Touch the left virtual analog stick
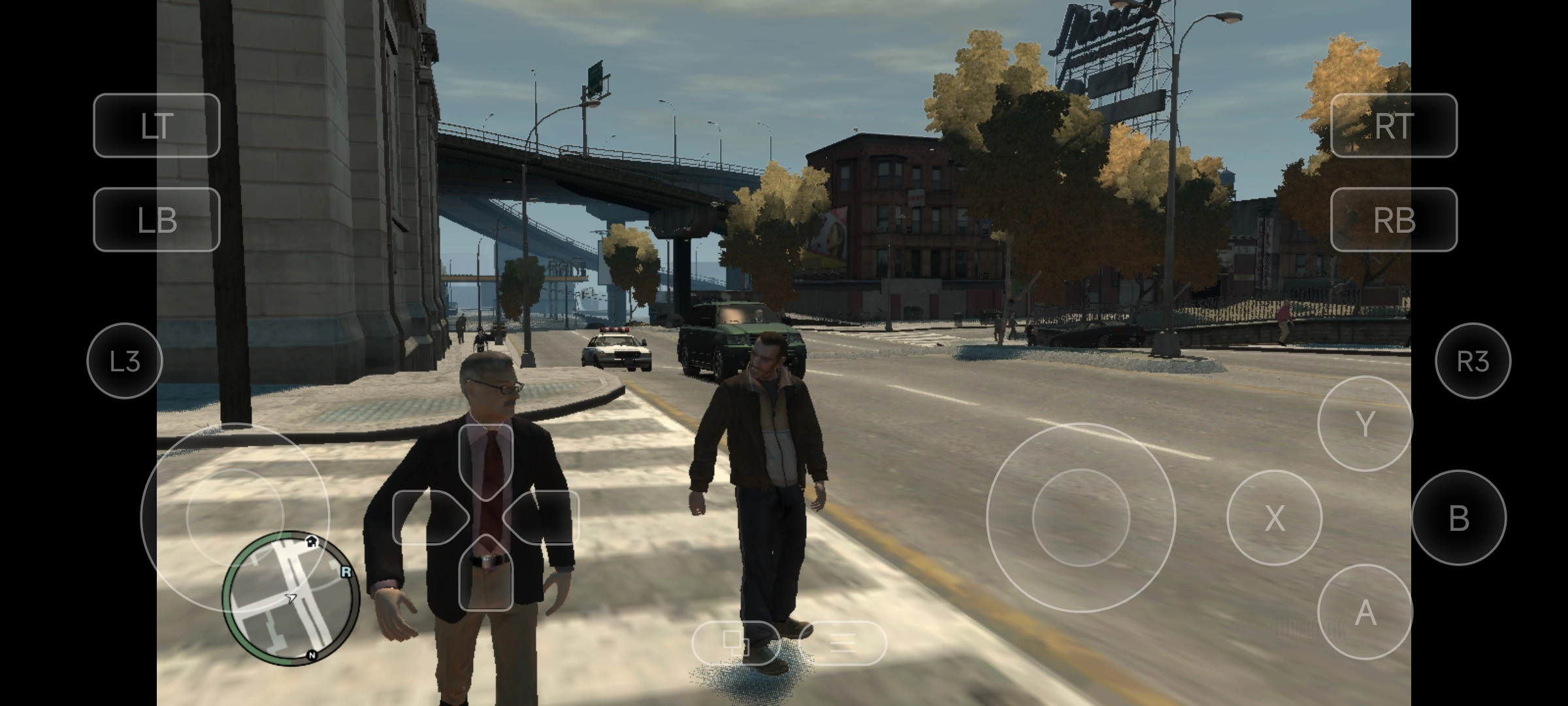1568x706 pixels. 235,517
